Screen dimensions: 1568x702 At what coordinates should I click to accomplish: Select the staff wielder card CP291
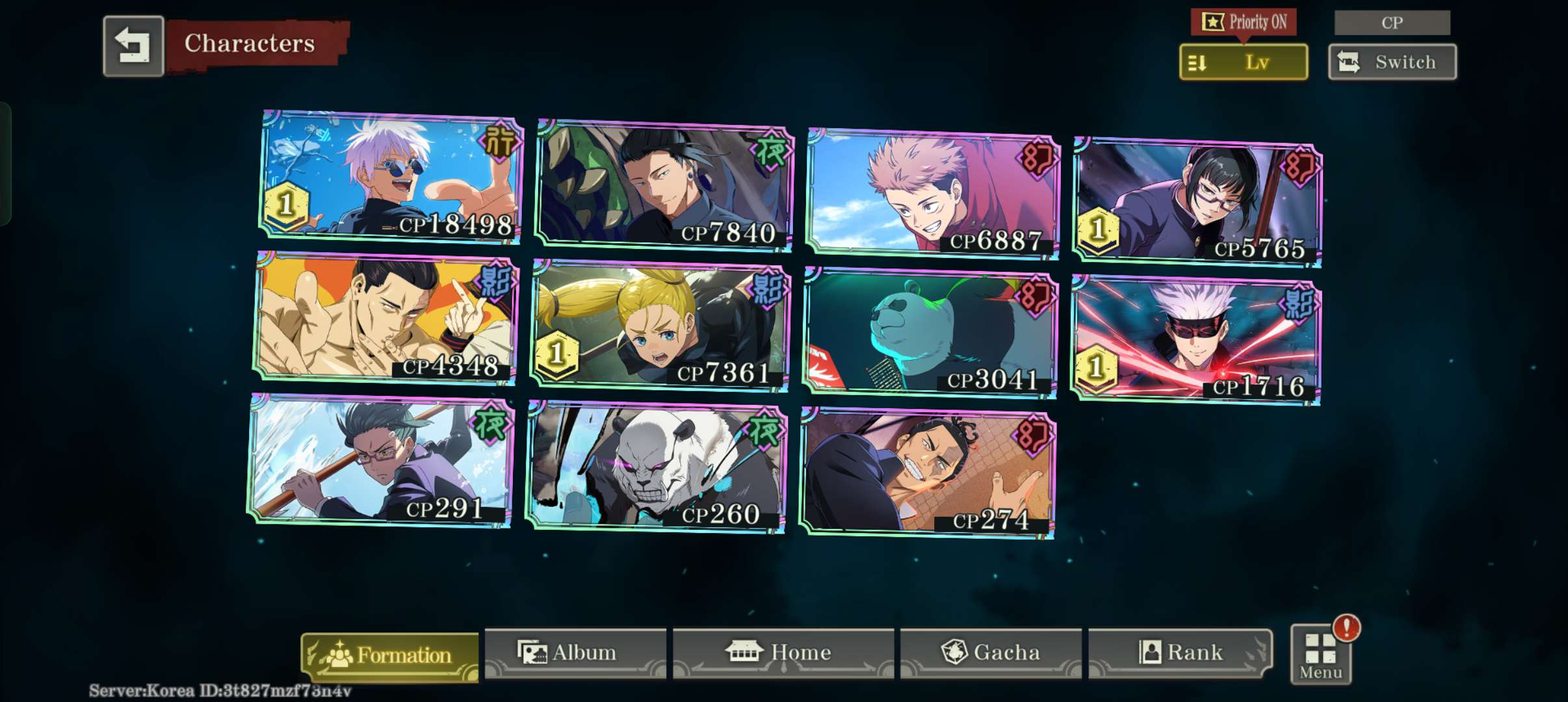click(x=380, y=460)
